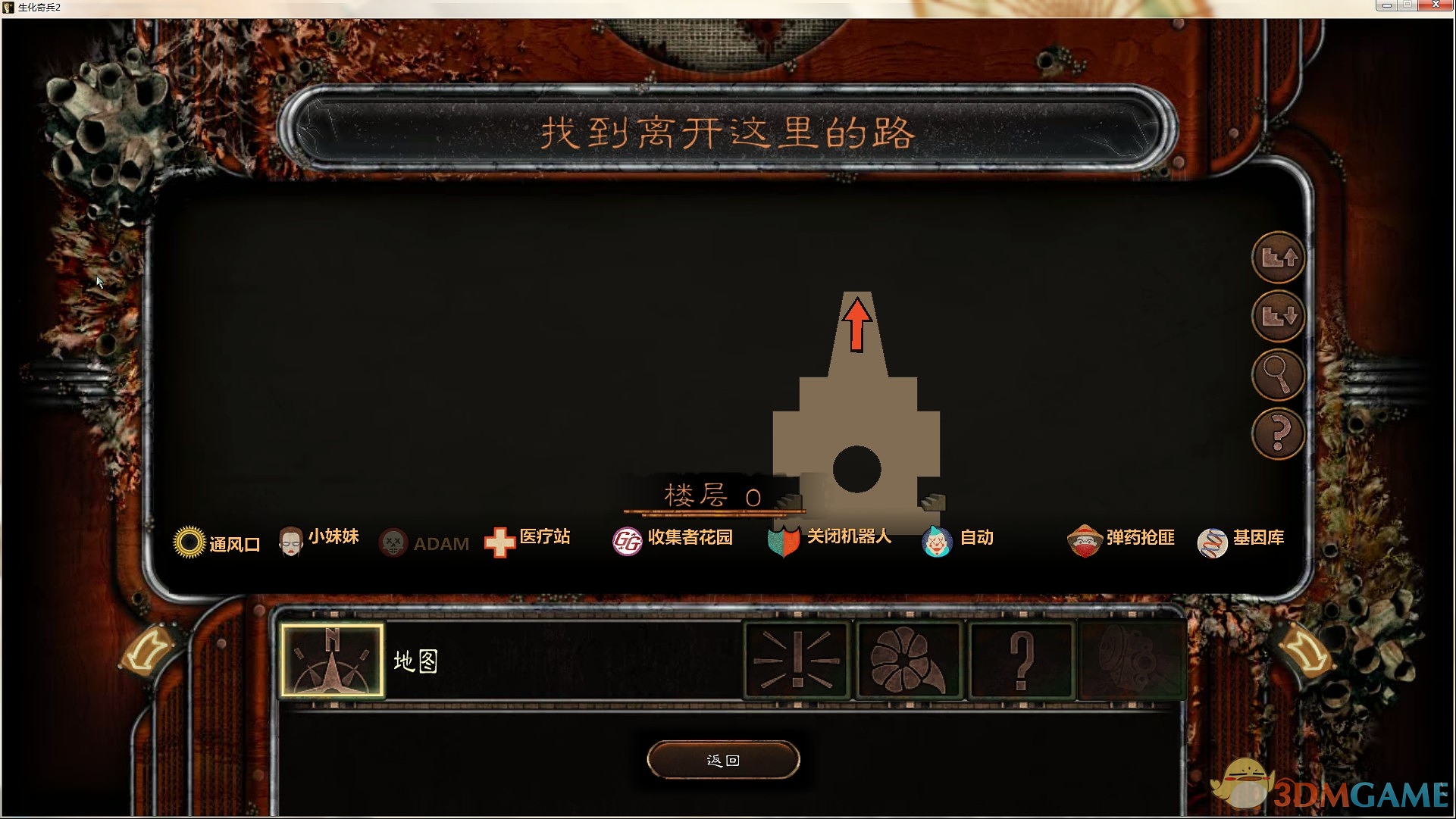Select the ADAM legend marker
This screenshot has width=1456, height=819.
click(x=393, y=542)
